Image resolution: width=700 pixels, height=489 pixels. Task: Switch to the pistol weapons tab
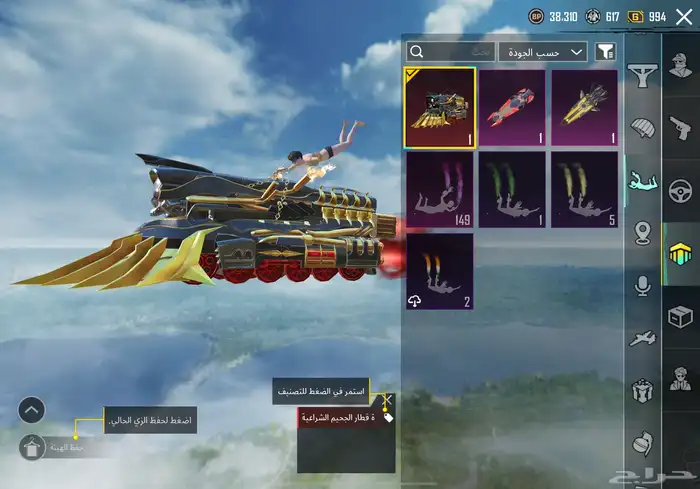[681, 128]
